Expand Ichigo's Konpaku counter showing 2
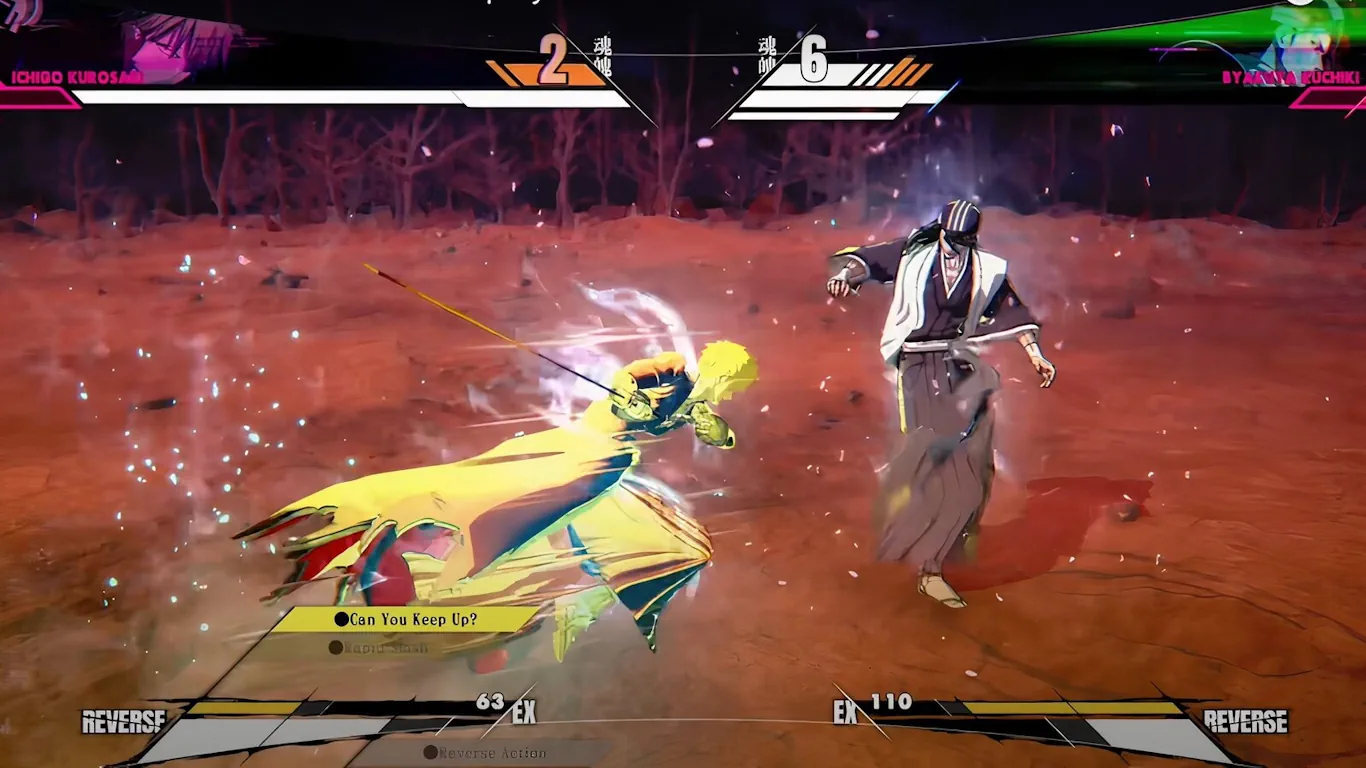 tap(554, 60)
